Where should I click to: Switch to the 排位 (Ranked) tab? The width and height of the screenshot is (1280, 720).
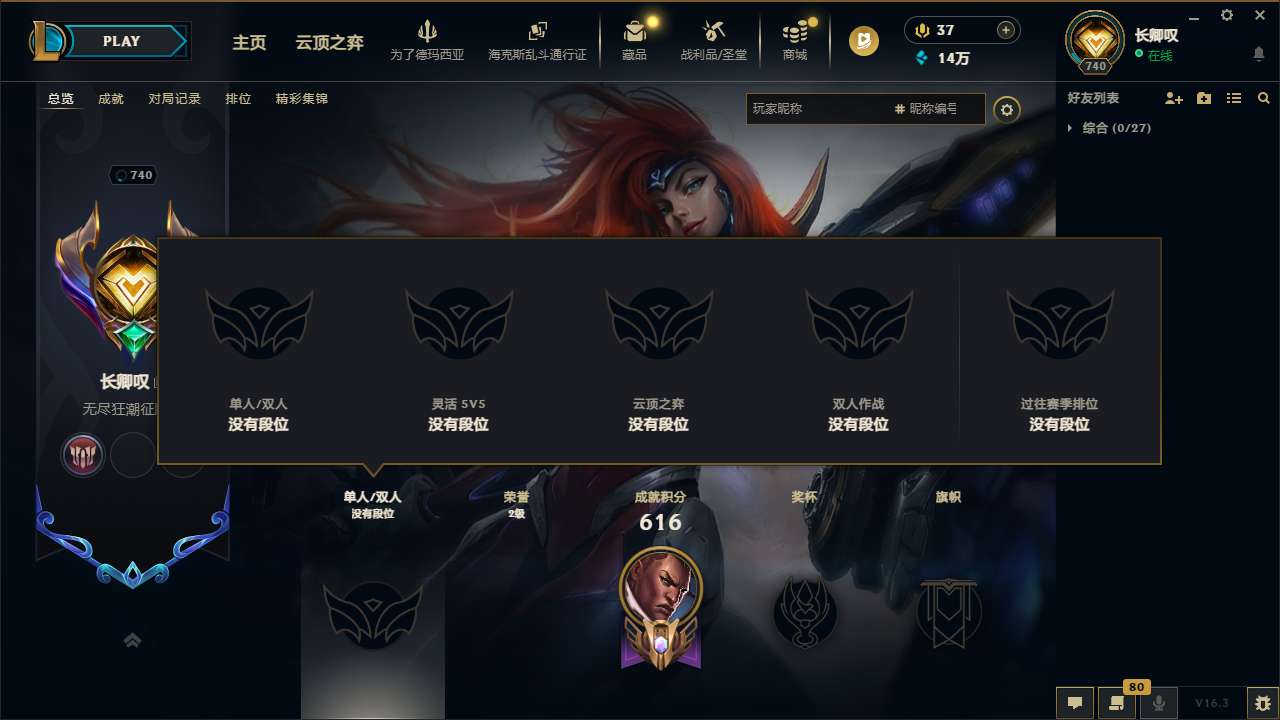[238, 98]
